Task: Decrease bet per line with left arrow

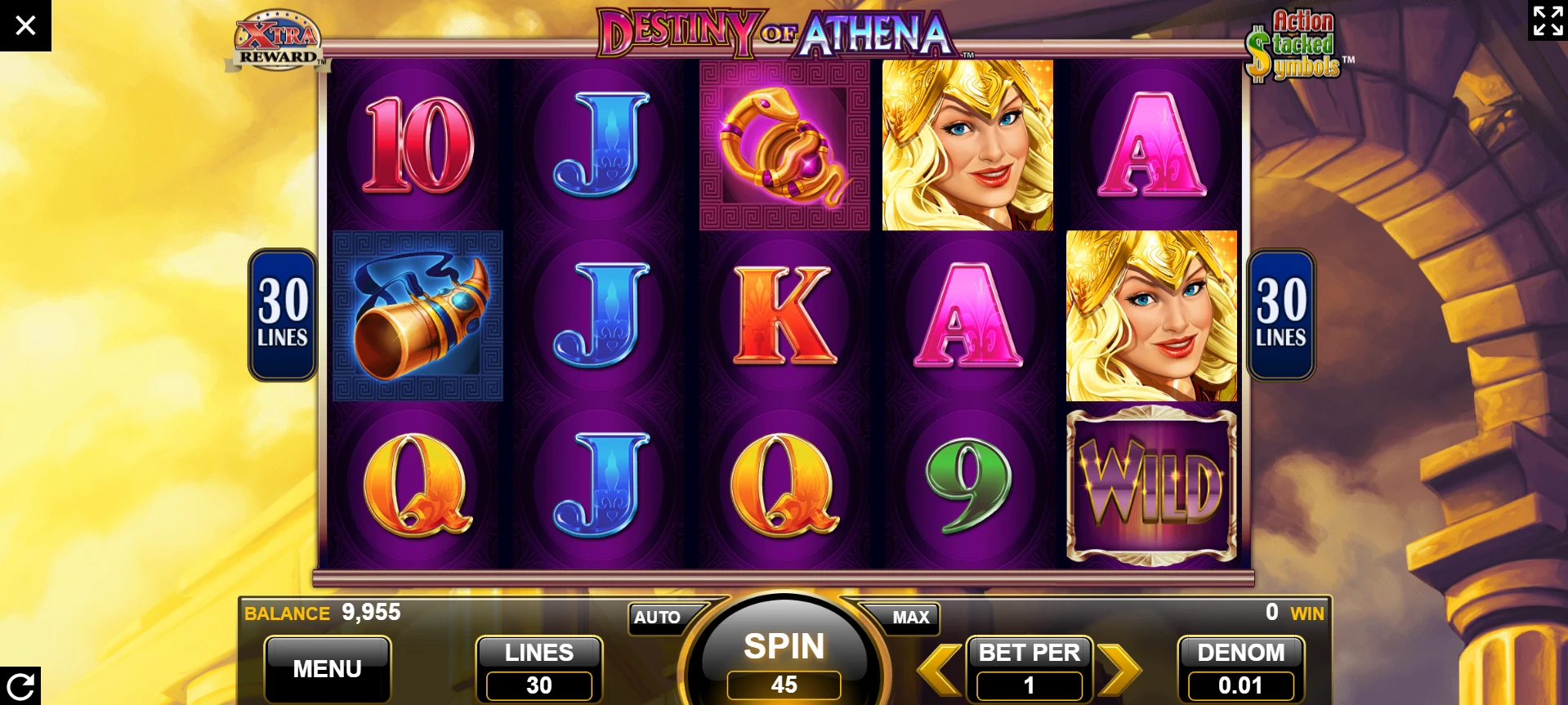Action: pos(939,668)
